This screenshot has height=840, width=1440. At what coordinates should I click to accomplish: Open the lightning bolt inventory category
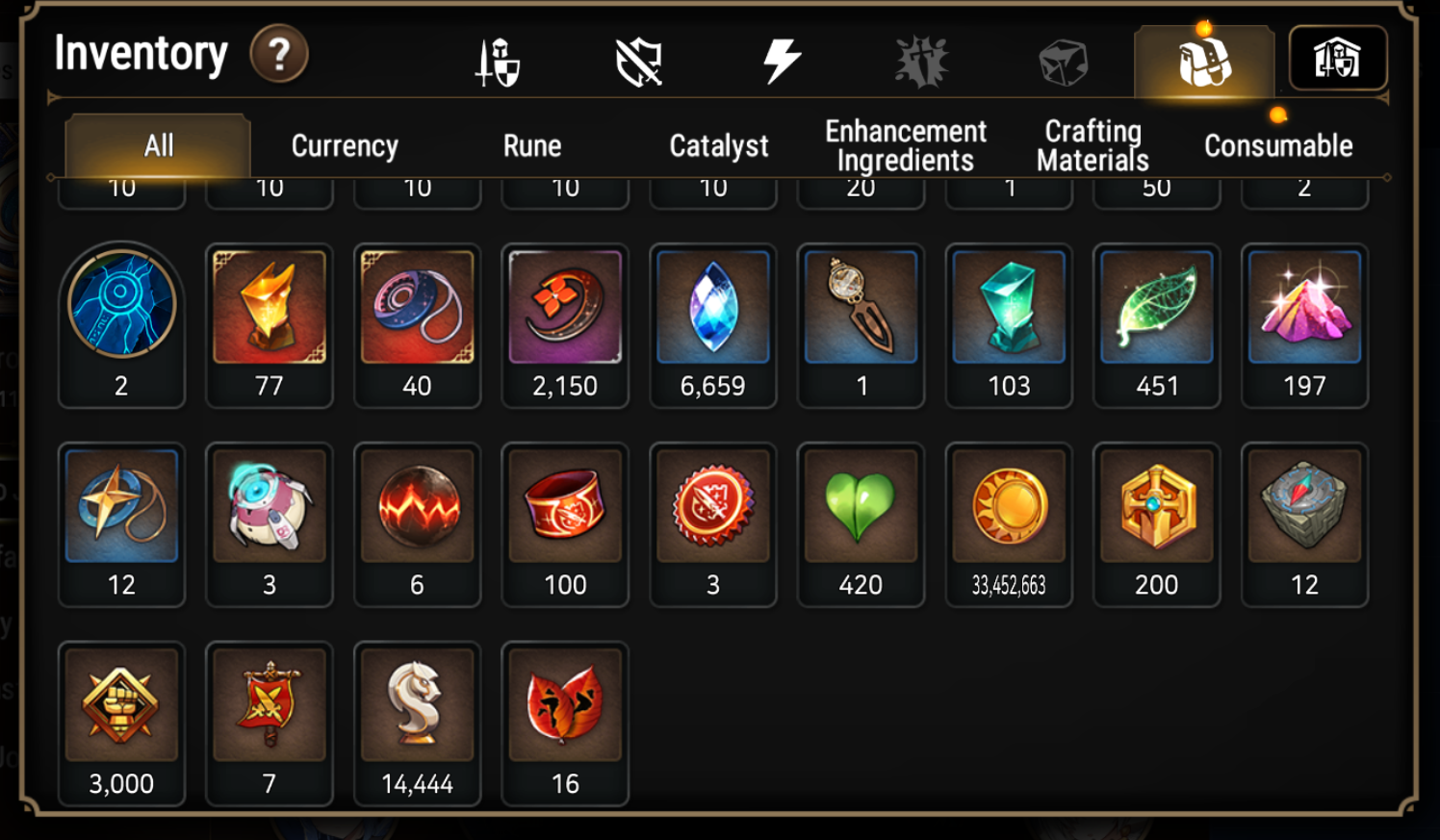(781, 62)
